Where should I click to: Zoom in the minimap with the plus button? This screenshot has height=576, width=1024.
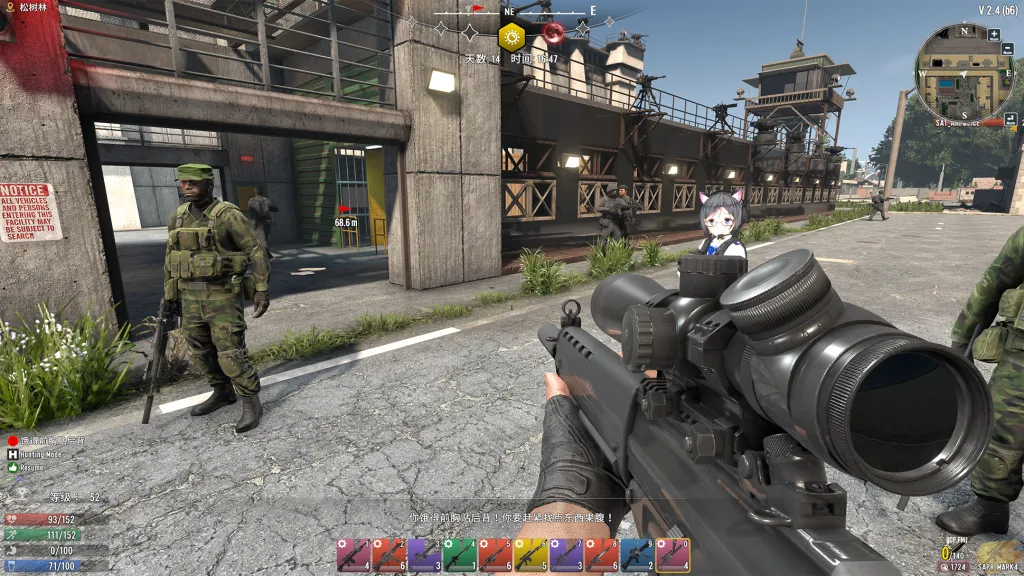994,35
